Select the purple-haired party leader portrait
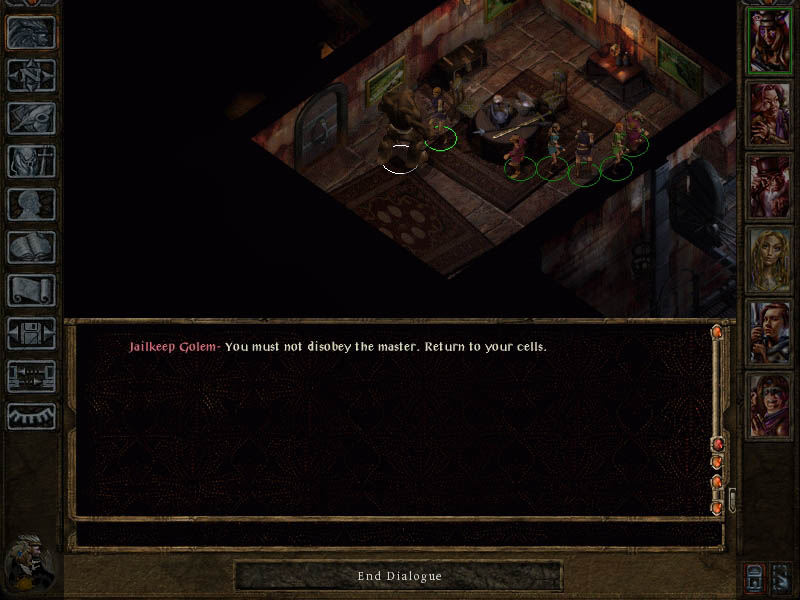 coord(770,40)
